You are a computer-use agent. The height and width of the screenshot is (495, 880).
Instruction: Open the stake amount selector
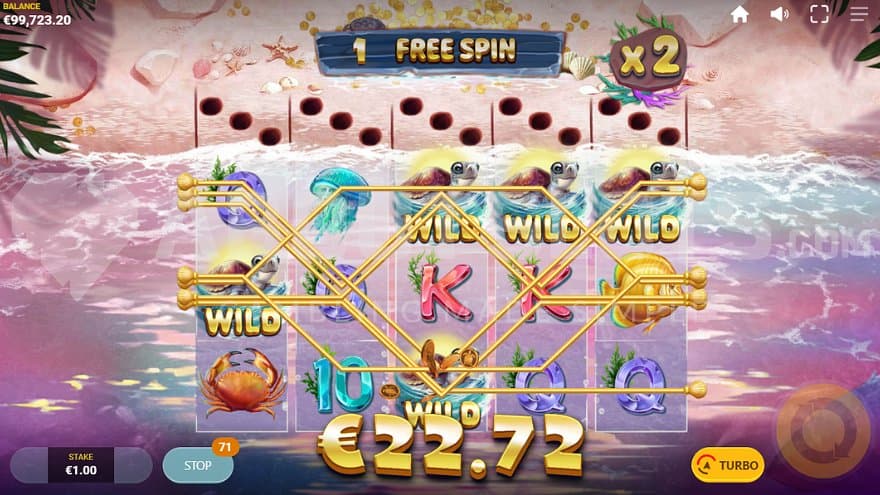(80, 465)
